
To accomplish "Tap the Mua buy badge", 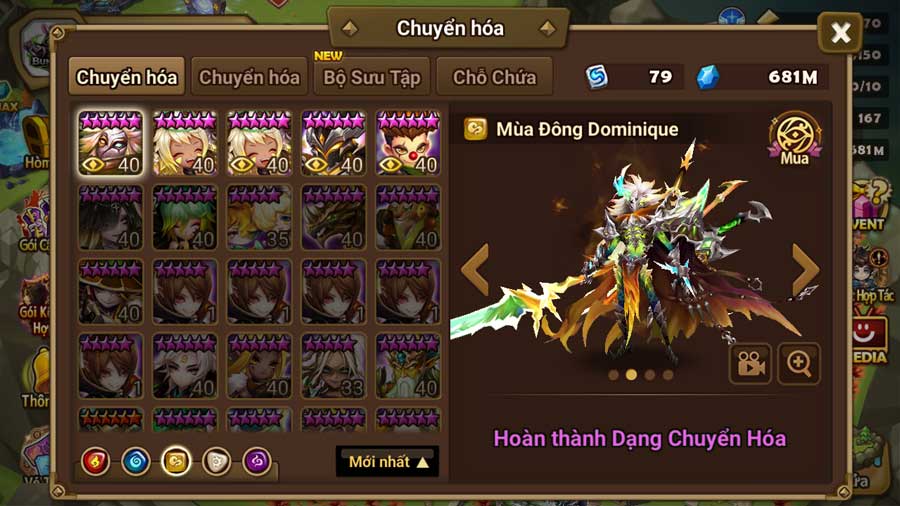I will coord(795,138).
